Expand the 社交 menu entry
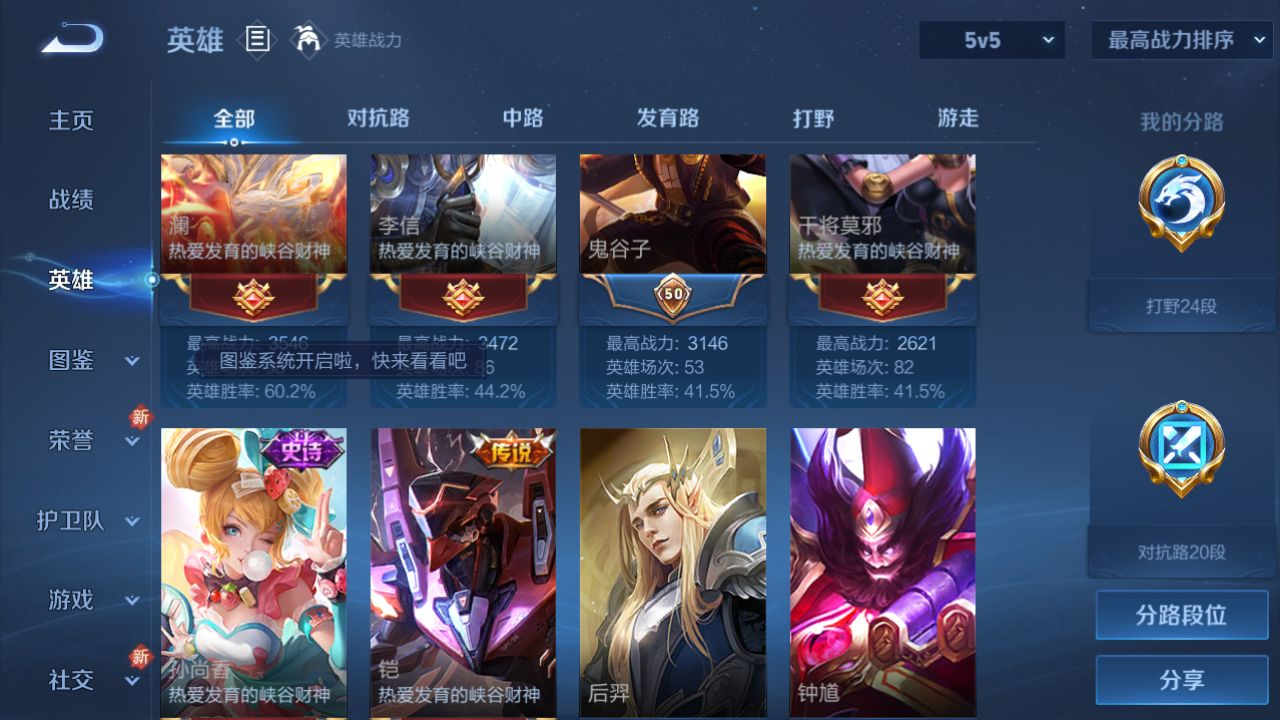Screen dimensions: 1280x720 tap(88, 680)
